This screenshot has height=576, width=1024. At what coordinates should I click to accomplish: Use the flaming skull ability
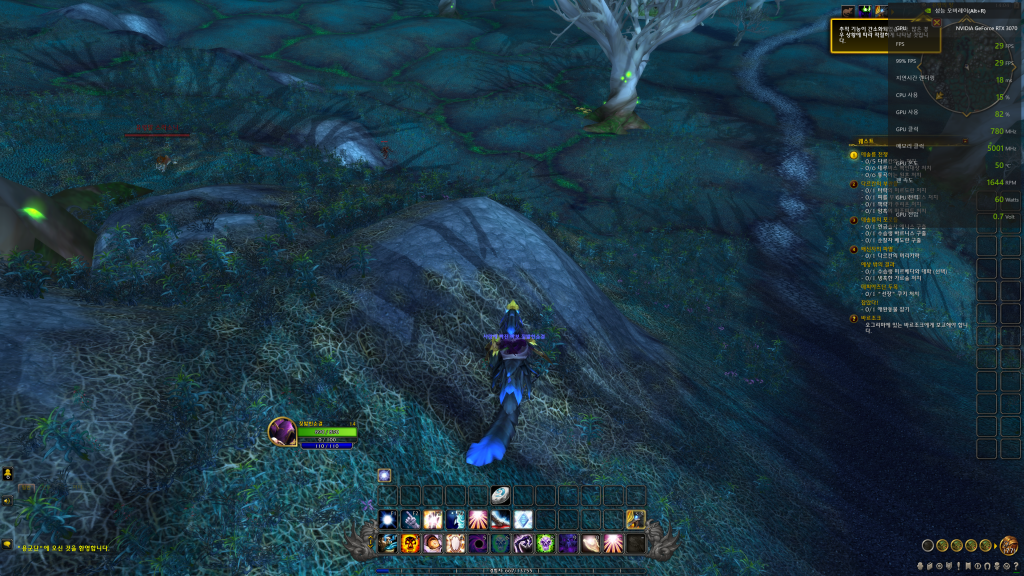pyautogui.click(x=410, y=543)
